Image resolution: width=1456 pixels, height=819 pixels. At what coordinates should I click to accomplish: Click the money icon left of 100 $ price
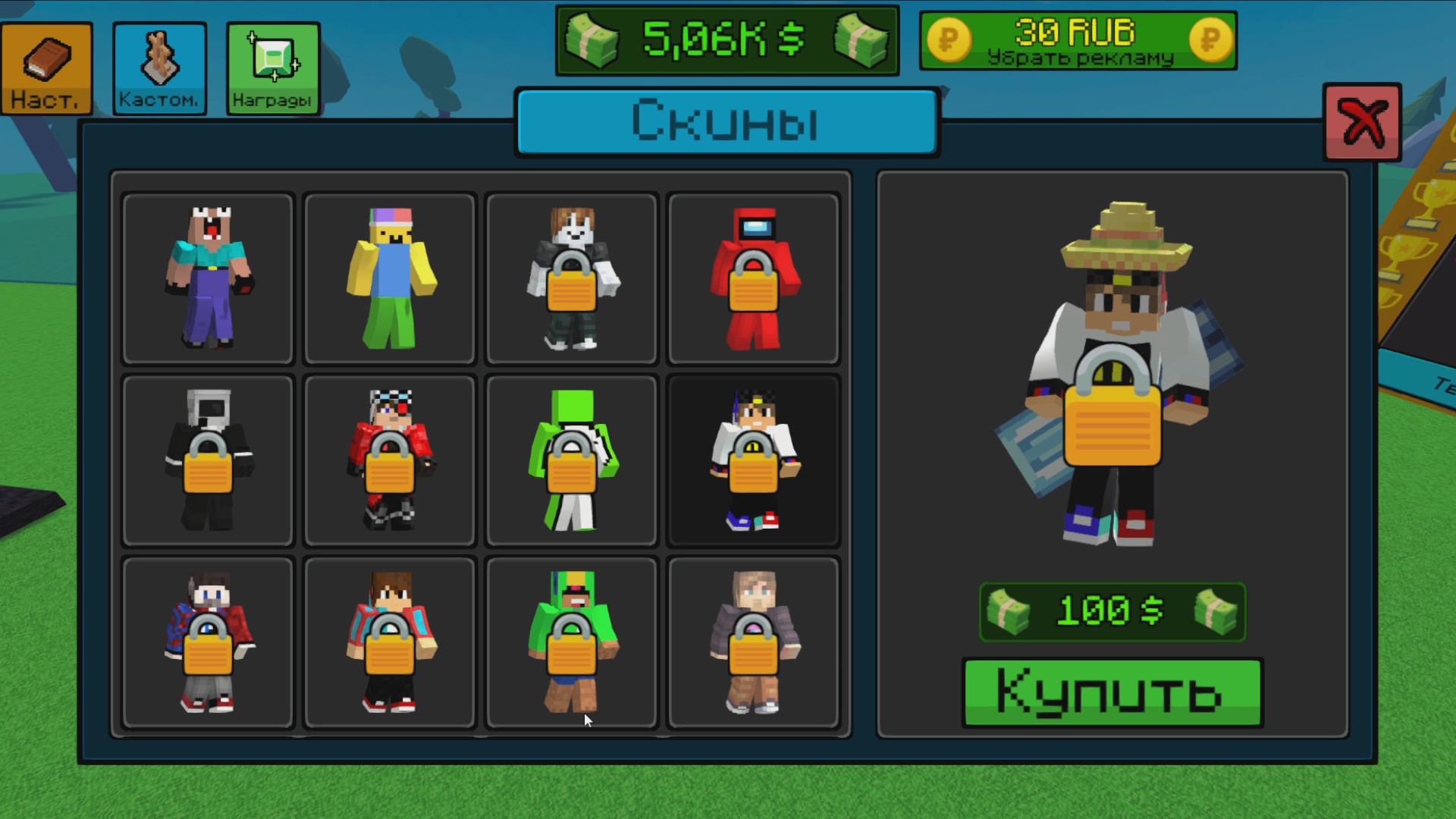pyautogui.click(x=1009, y=611)
